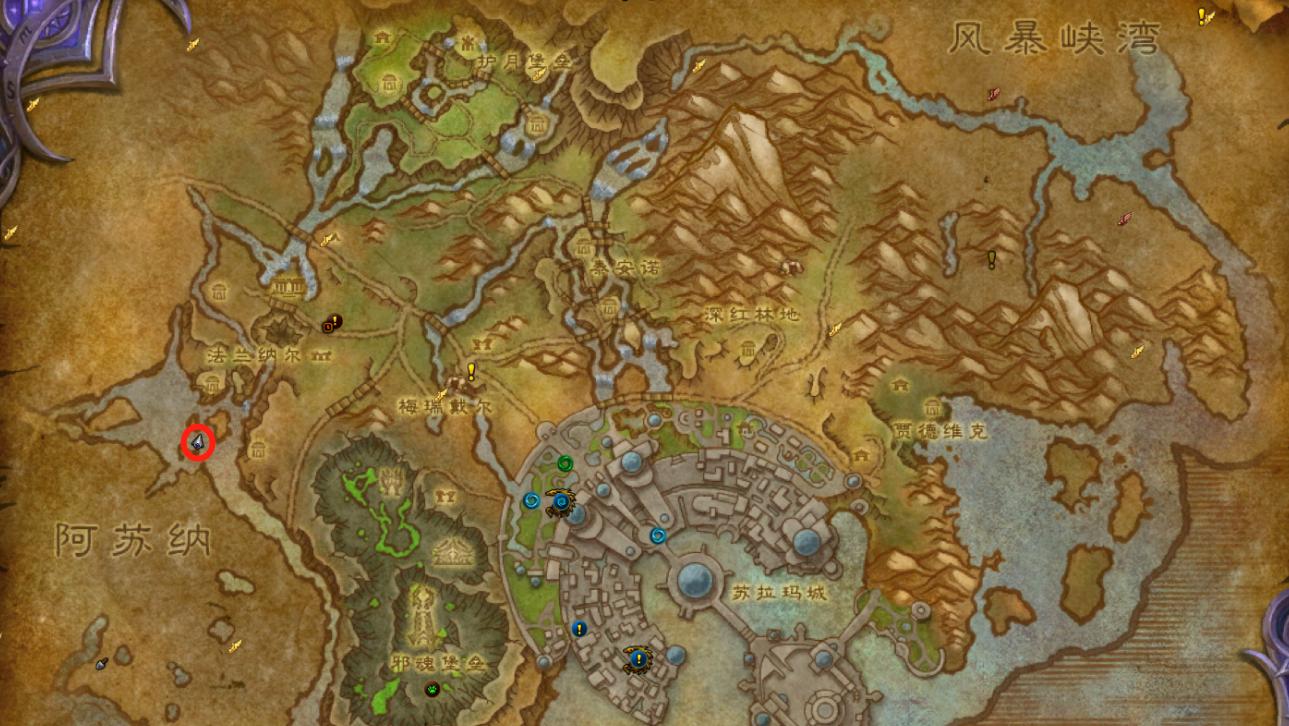Click the blue leyline swirl east of the city center
This screenshot has height=726, width=1289.
point(658,536)
